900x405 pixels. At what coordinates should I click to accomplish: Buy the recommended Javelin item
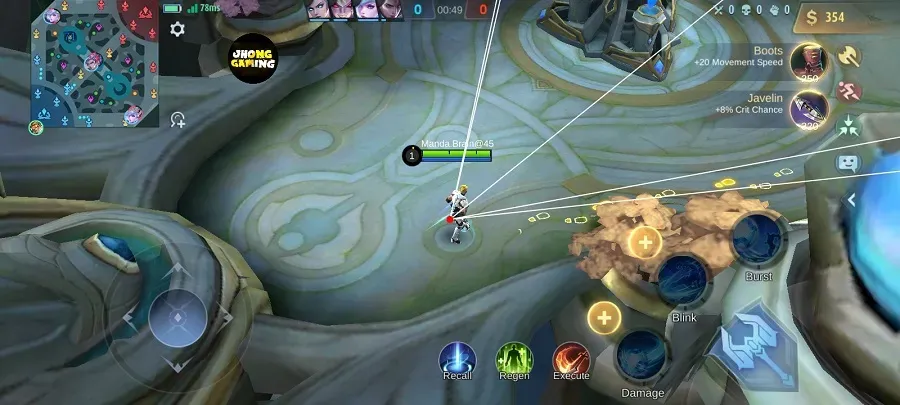point(807,108)
